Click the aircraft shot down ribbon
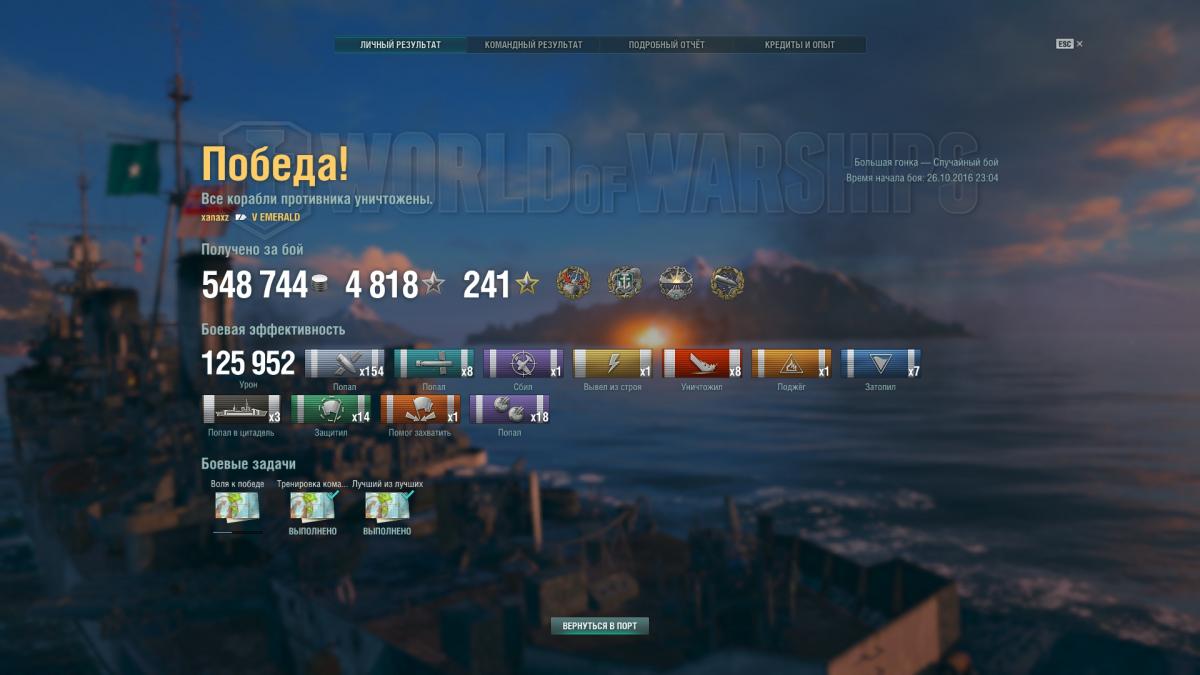The width and height of the screenshot is (1200, 675). tap(523, 364)
